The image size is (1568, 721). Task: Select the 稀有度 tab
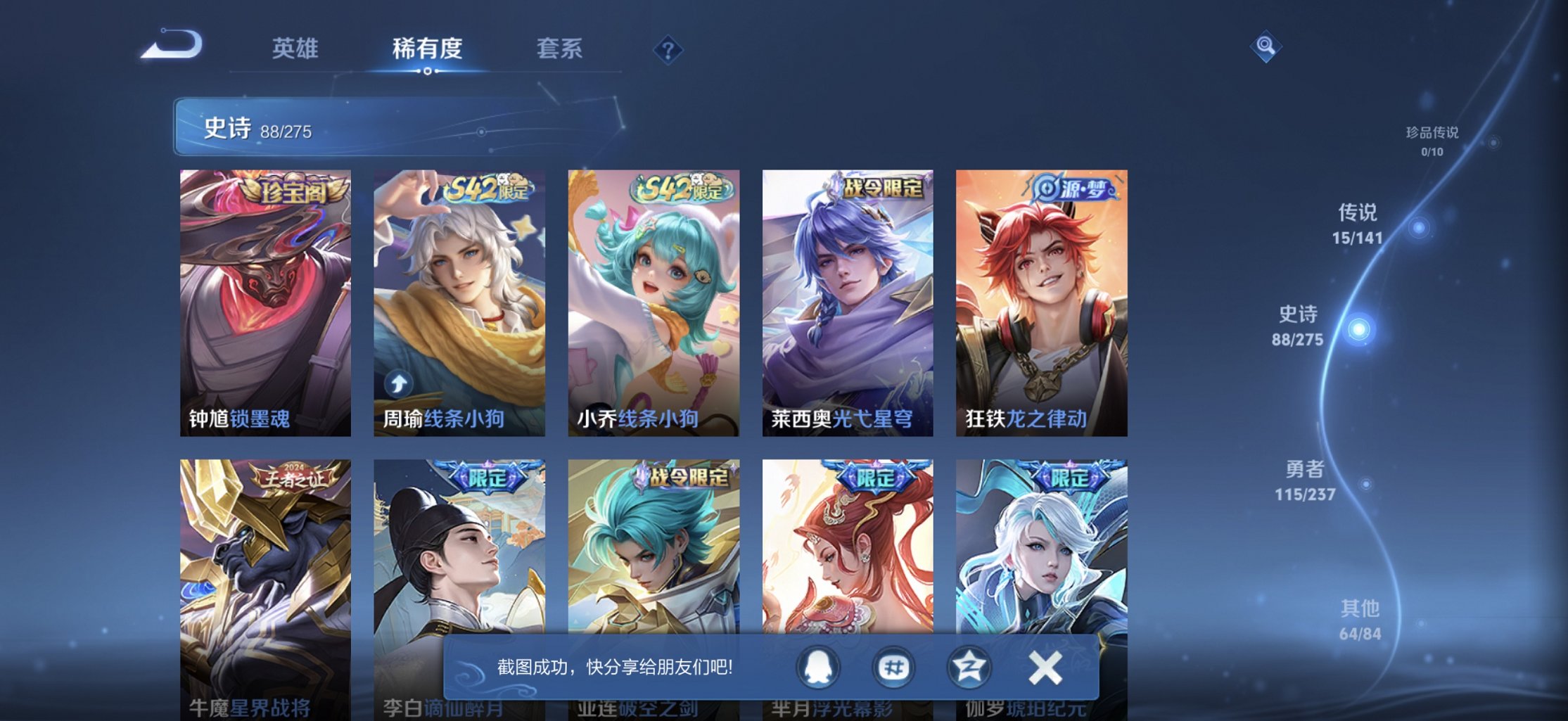(428, 49)
